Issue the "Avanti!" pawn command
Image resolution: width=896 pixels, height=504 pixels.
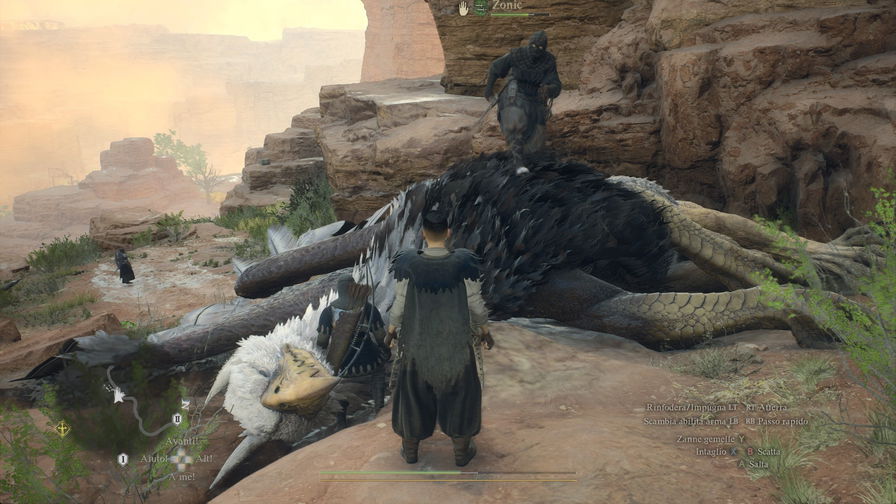pos(181,441)
